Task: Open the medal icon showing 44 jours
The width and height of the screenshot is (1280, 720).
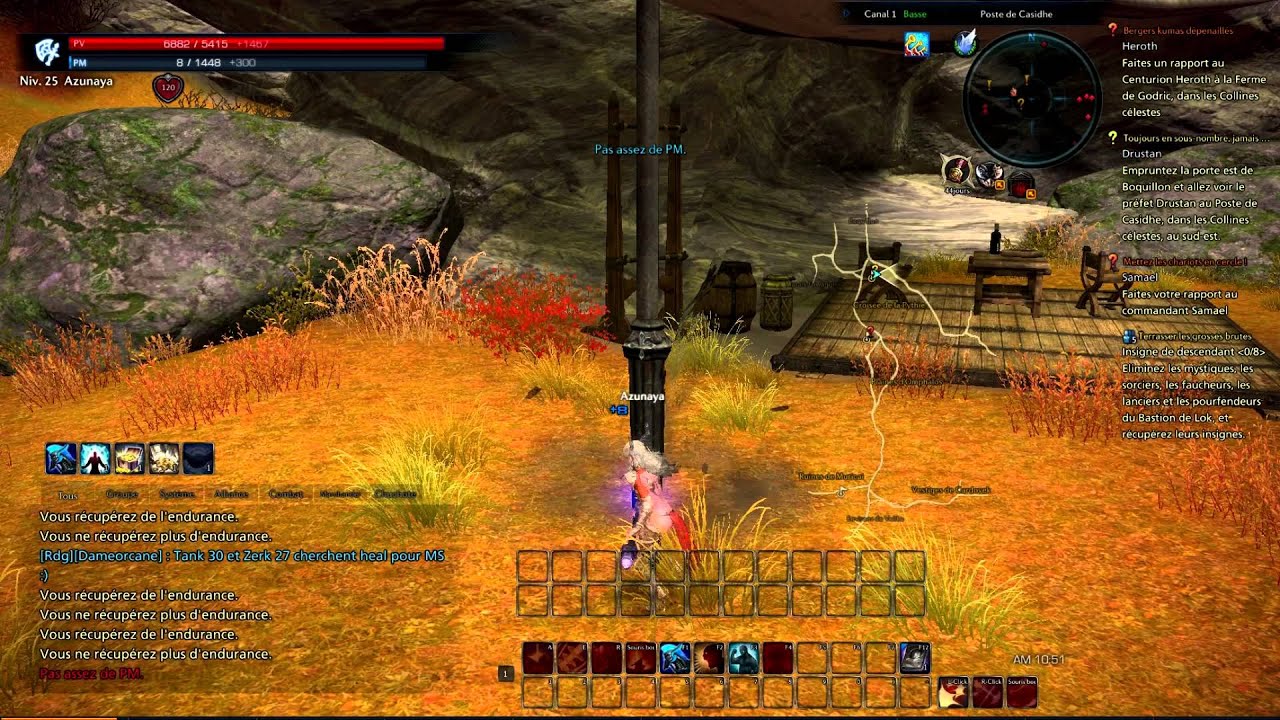Action: coord(957,173)
